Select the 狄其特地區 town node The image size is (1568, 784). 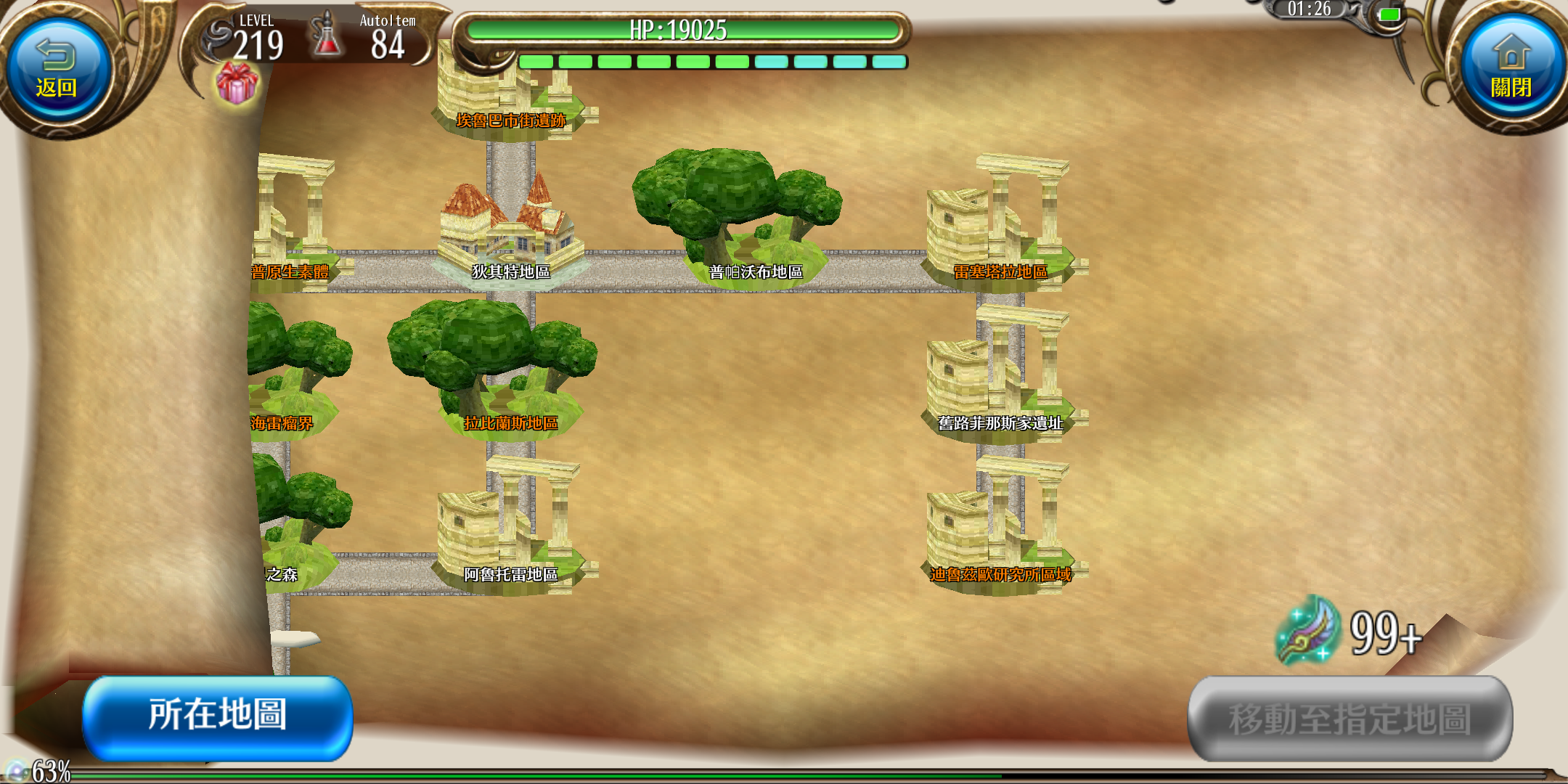pos(511,232)
